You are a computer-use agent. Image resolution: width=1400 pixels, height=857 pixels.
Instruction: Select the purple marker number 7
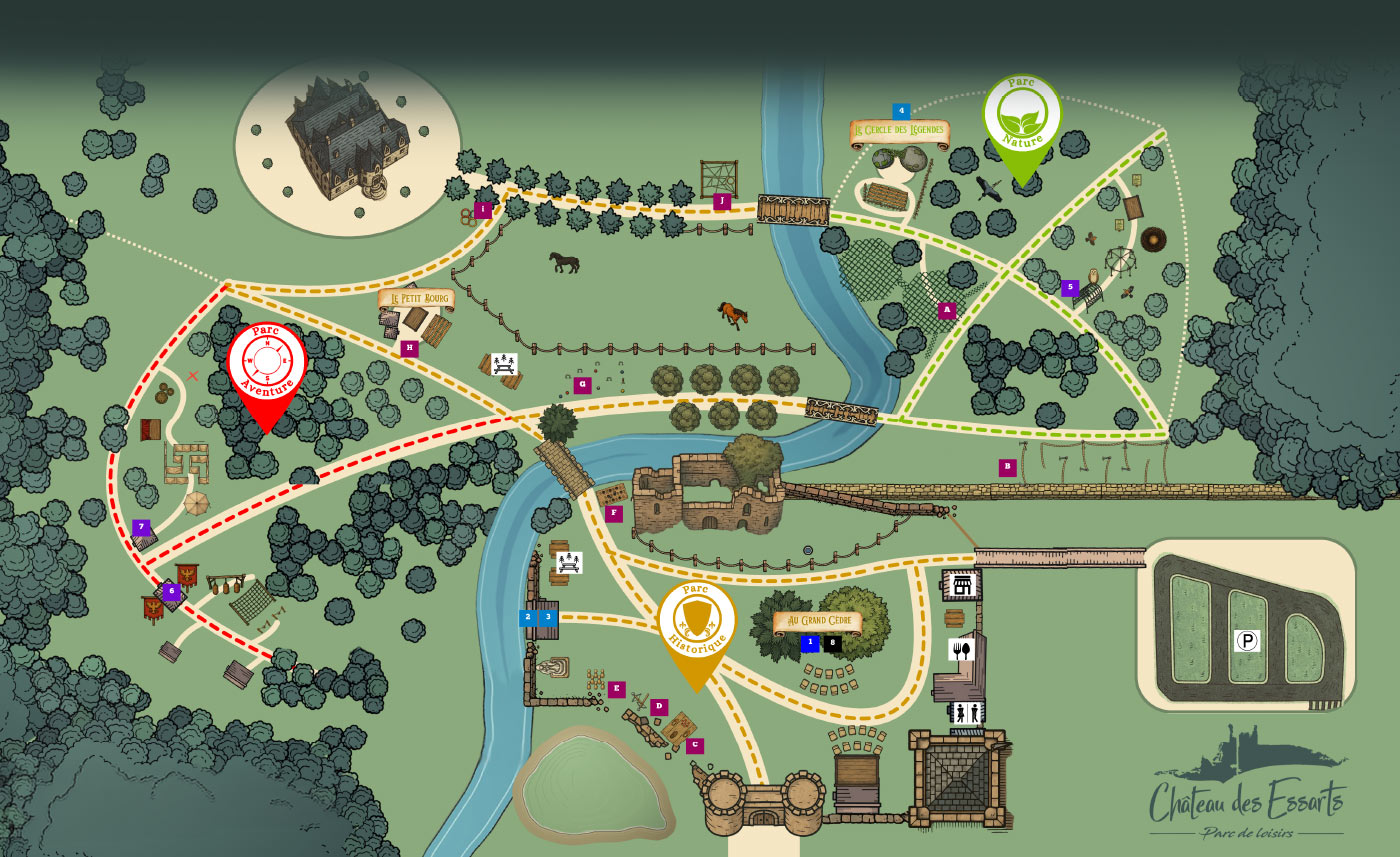coord(140,527)
